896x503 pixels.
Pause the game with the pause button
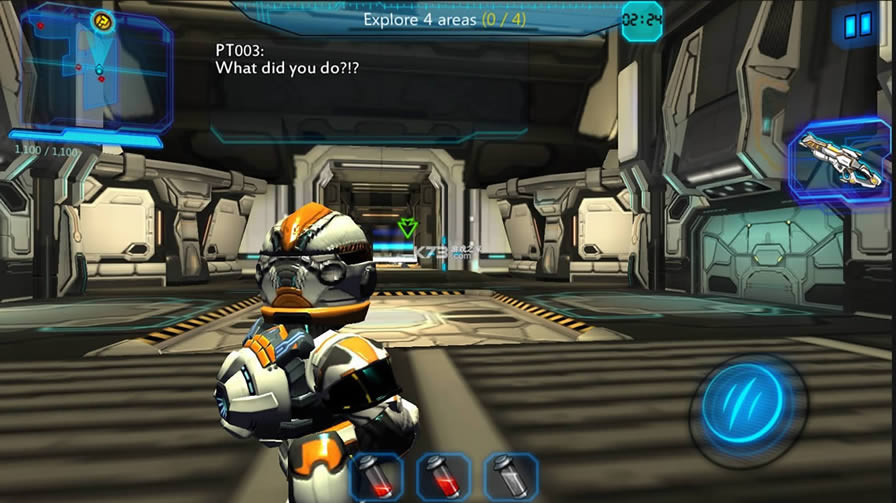tap(857, 25)
